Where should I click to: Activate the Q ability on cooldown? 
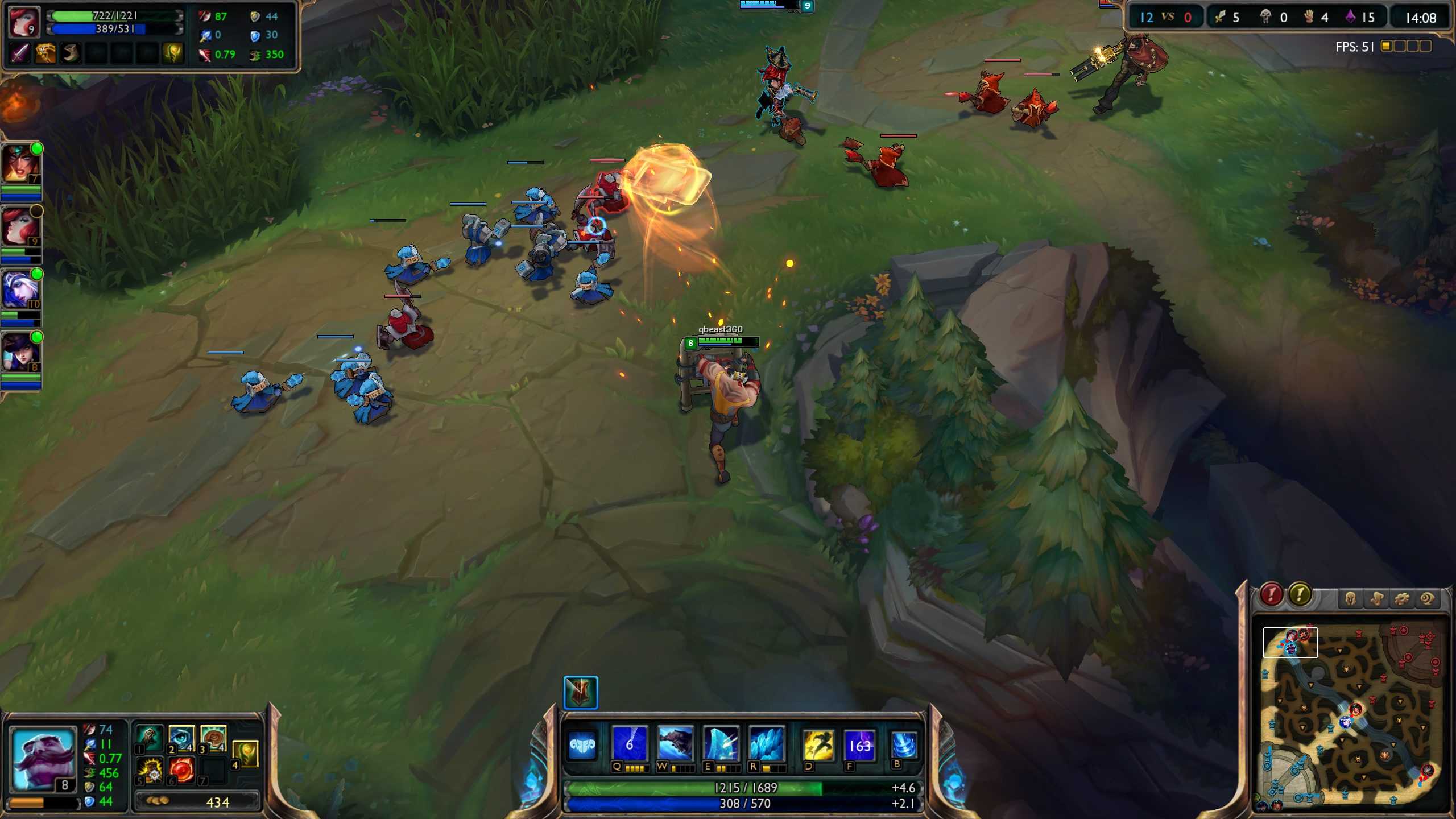(x=630, y=744)
